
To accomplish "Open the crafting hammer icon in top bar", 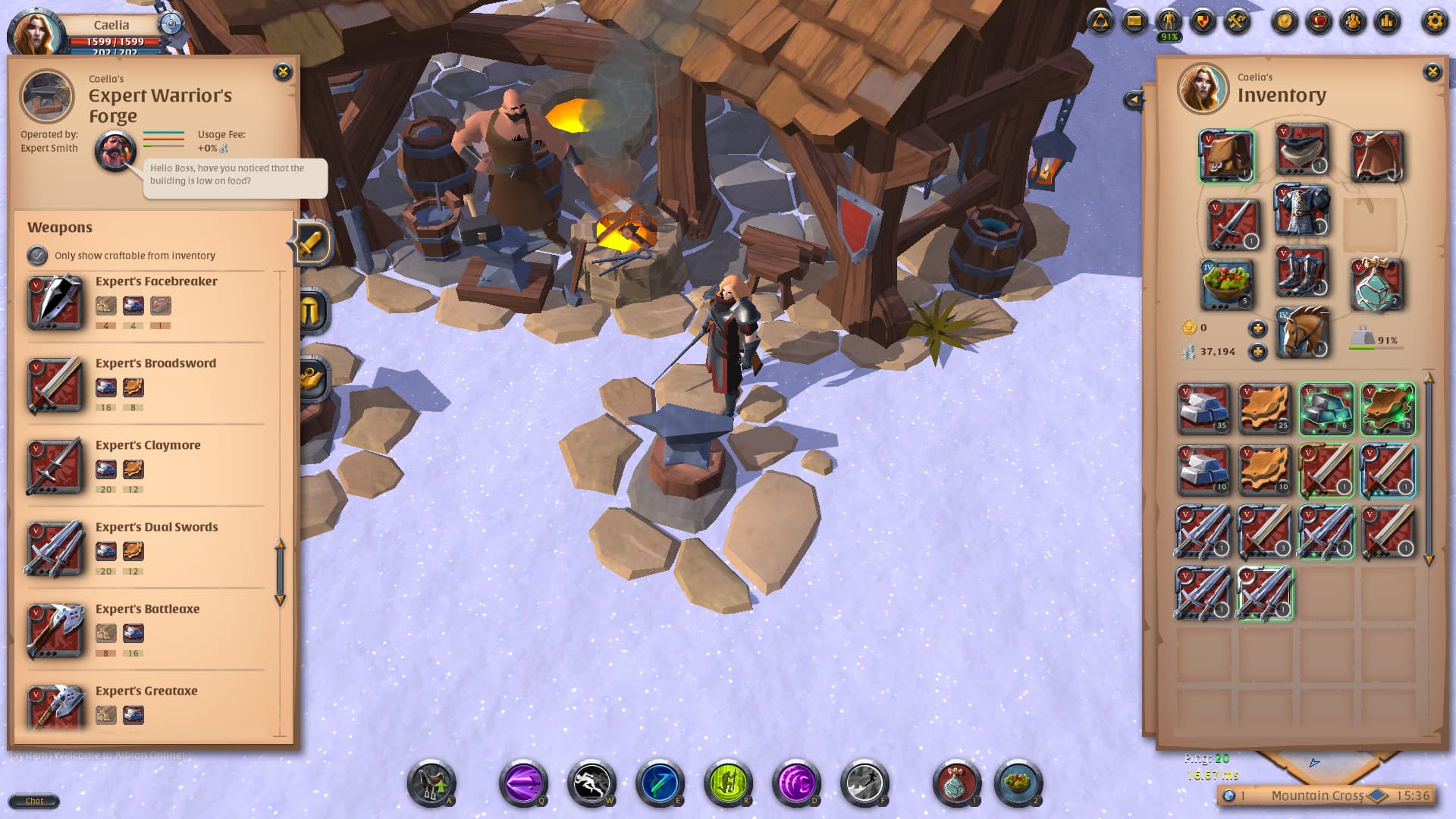I will pos(1235,21).
